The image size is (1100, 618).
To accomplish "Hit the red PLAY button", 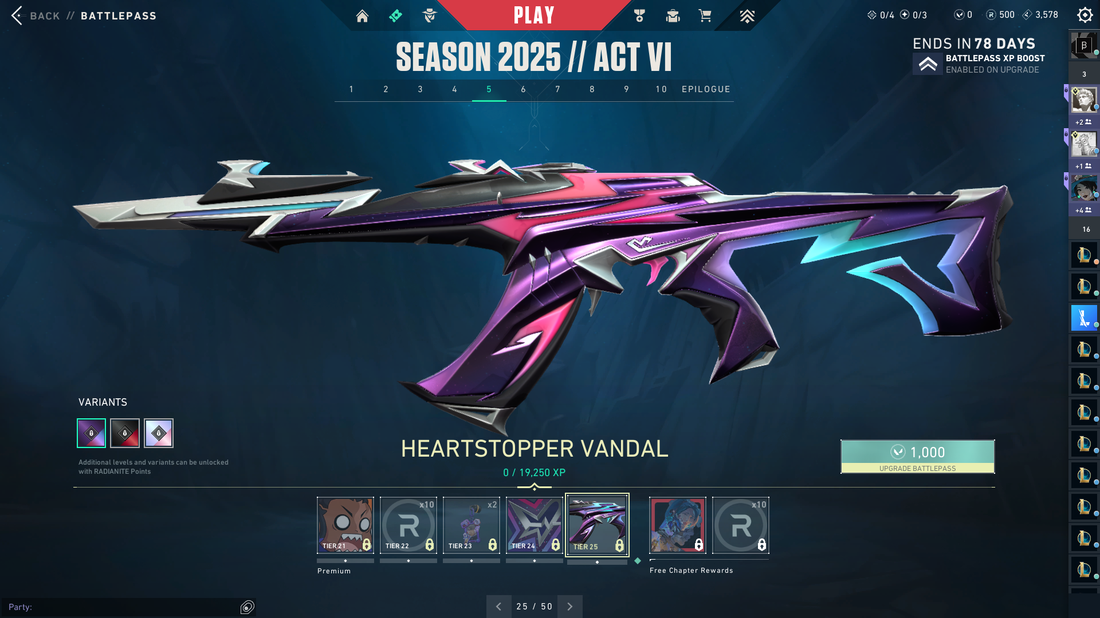I will pyautogui.click(x=533, y=15).
